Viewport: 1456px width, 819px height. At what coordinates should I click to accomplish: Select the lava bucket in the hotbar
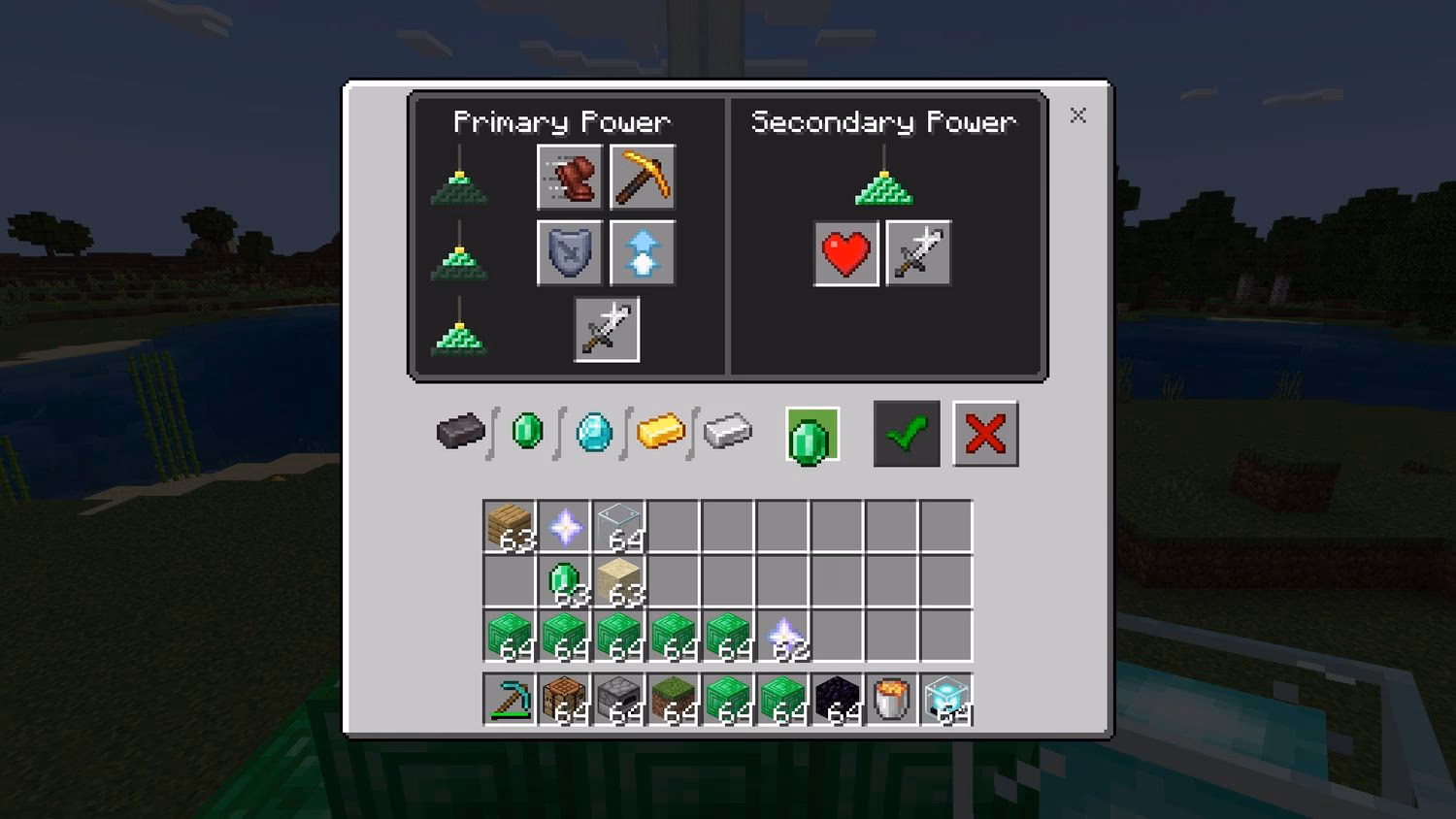[x=890, y=697]
